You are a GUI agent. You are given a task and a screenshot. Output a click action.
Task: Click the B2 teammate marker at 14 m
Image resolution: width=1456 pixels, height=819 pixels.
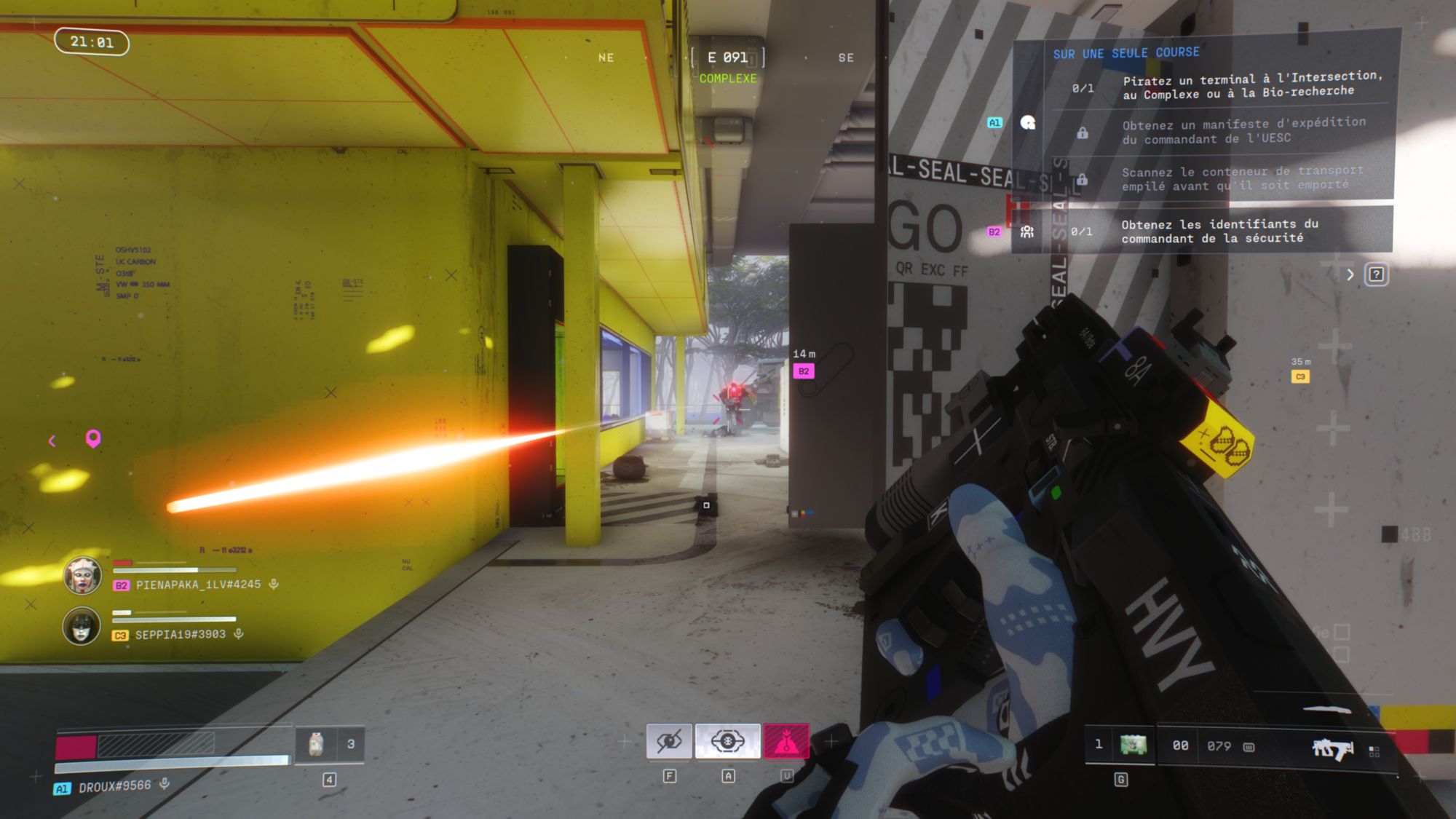(804, 371)
